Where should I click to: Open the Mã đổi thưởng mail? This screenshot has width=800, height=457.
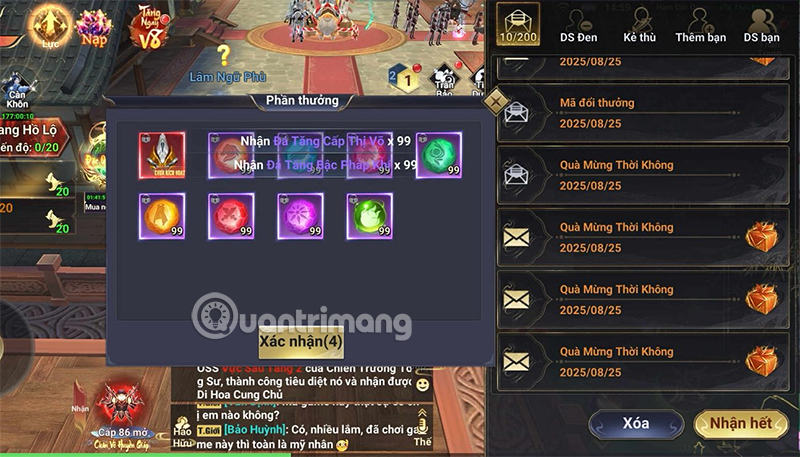click(640, 110)
